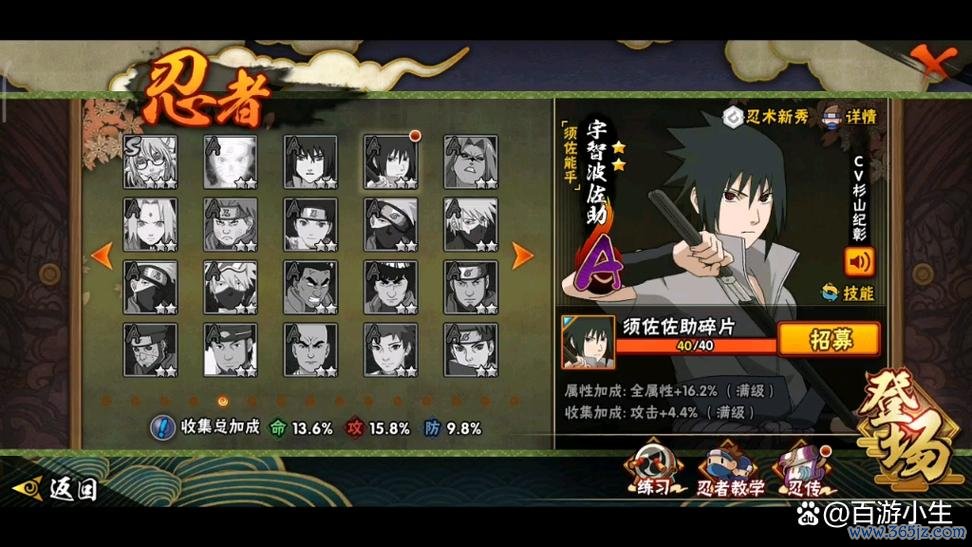972x547 pixels.
Task: Show the 技能 skills panel
Action: pyautogui.click(x=848, y=292)
